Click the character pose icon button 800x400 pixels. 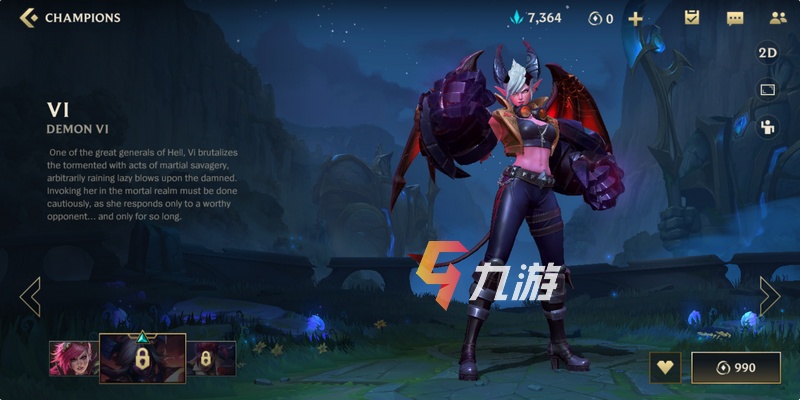pos(767,126)
